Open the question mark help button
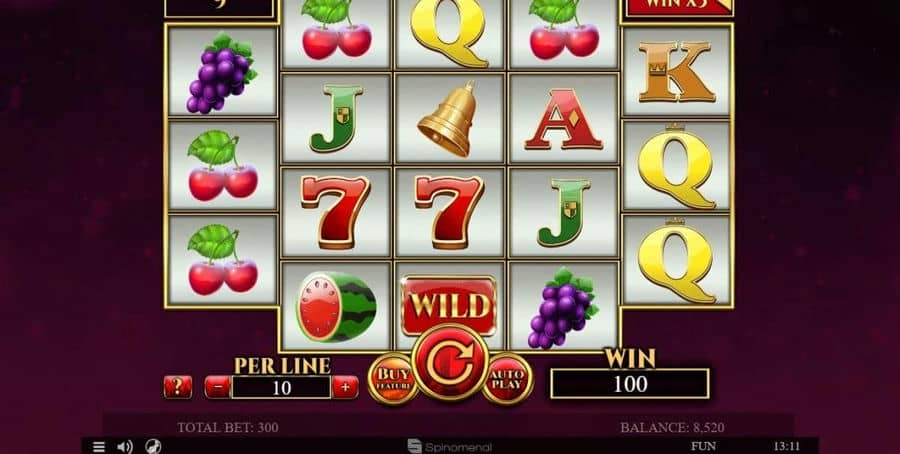 point(178,387)
